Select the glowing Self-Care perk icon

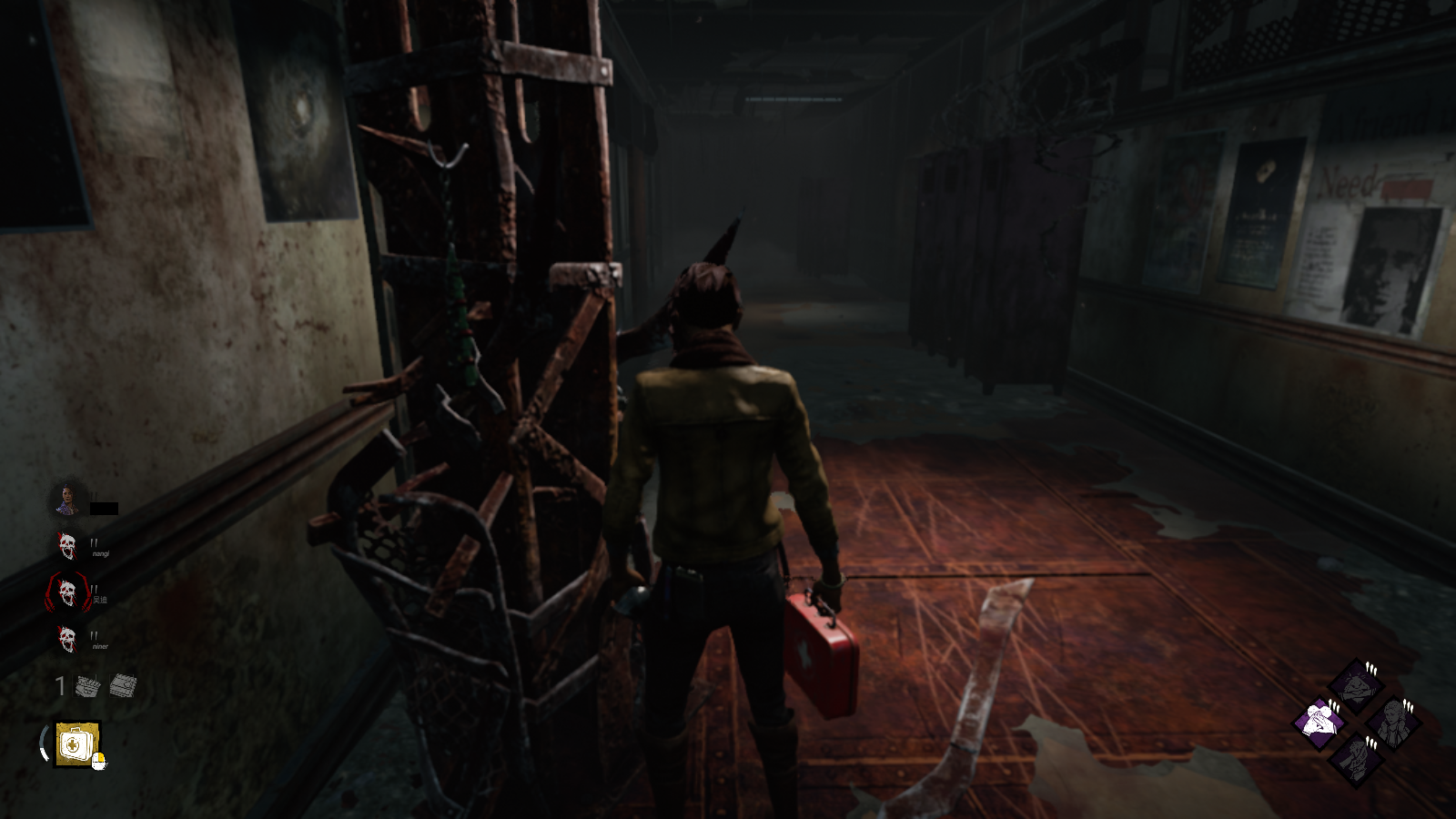(1318, 720)
